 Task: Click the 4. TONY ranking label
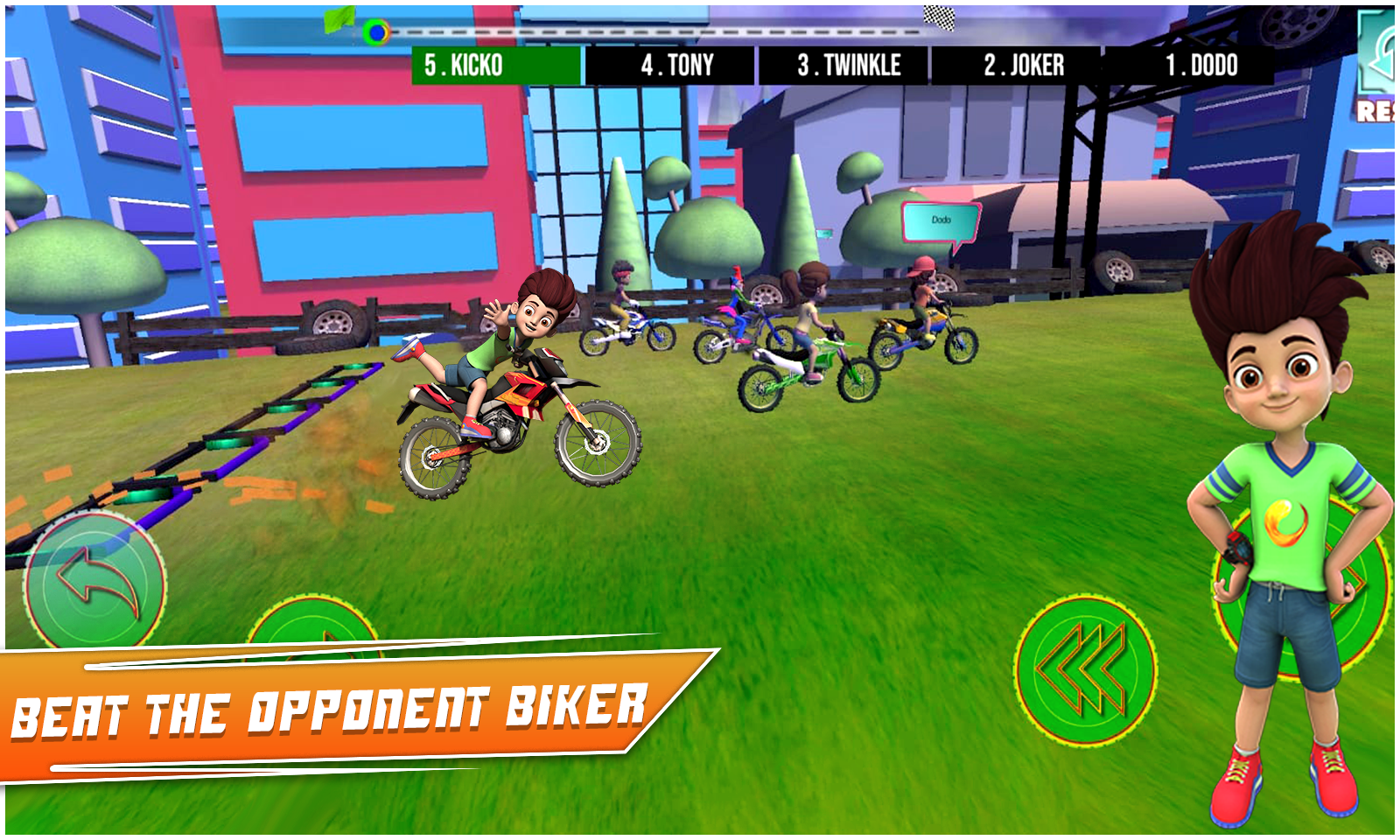click(x=678, y=61)
